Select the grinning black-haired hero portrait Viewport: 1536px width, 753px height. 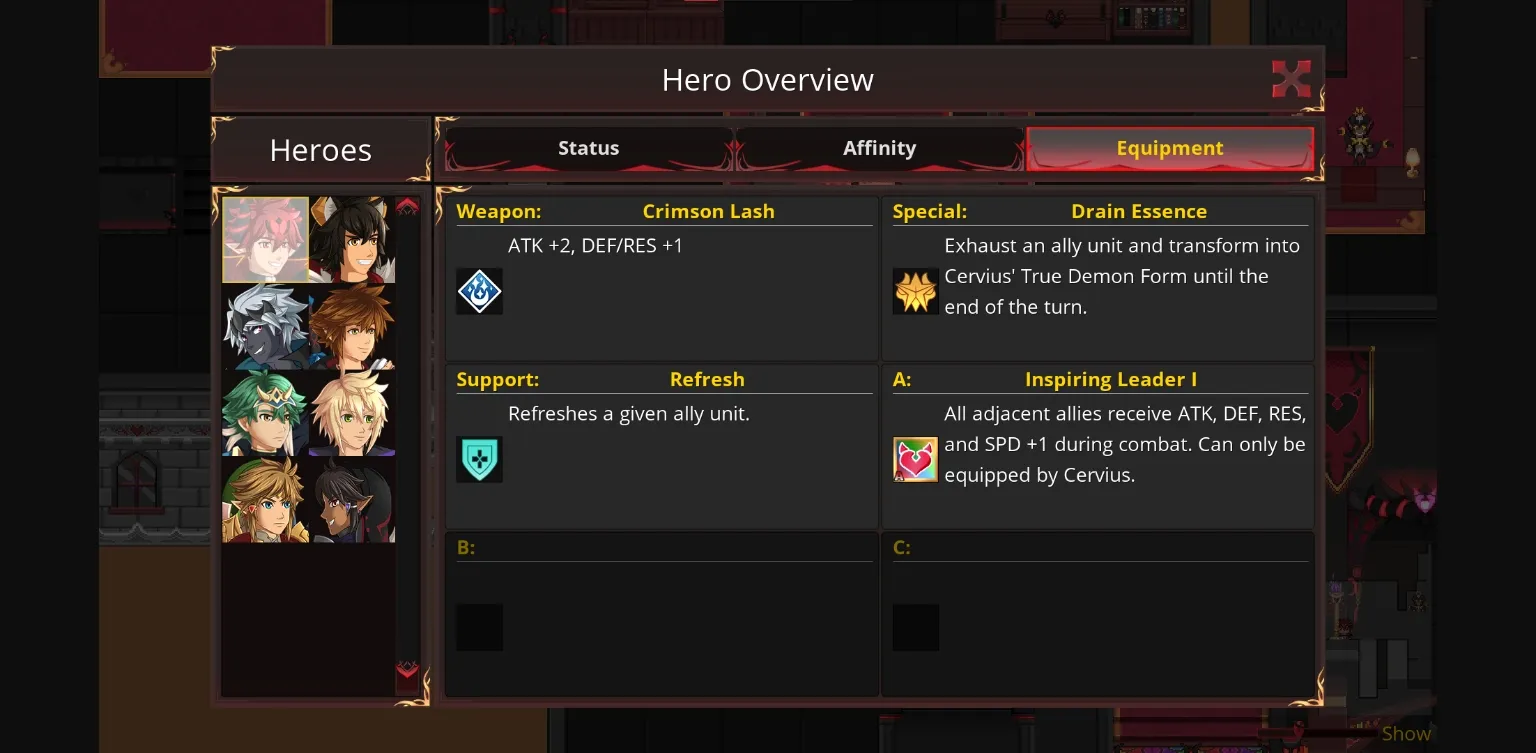[x=350, y=239]
